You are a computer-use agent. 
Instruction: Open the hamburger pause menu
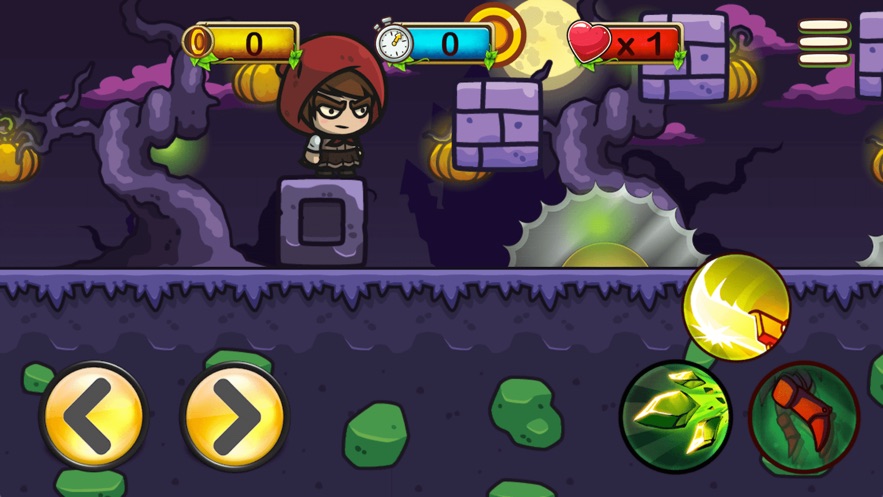pos(824,43)
